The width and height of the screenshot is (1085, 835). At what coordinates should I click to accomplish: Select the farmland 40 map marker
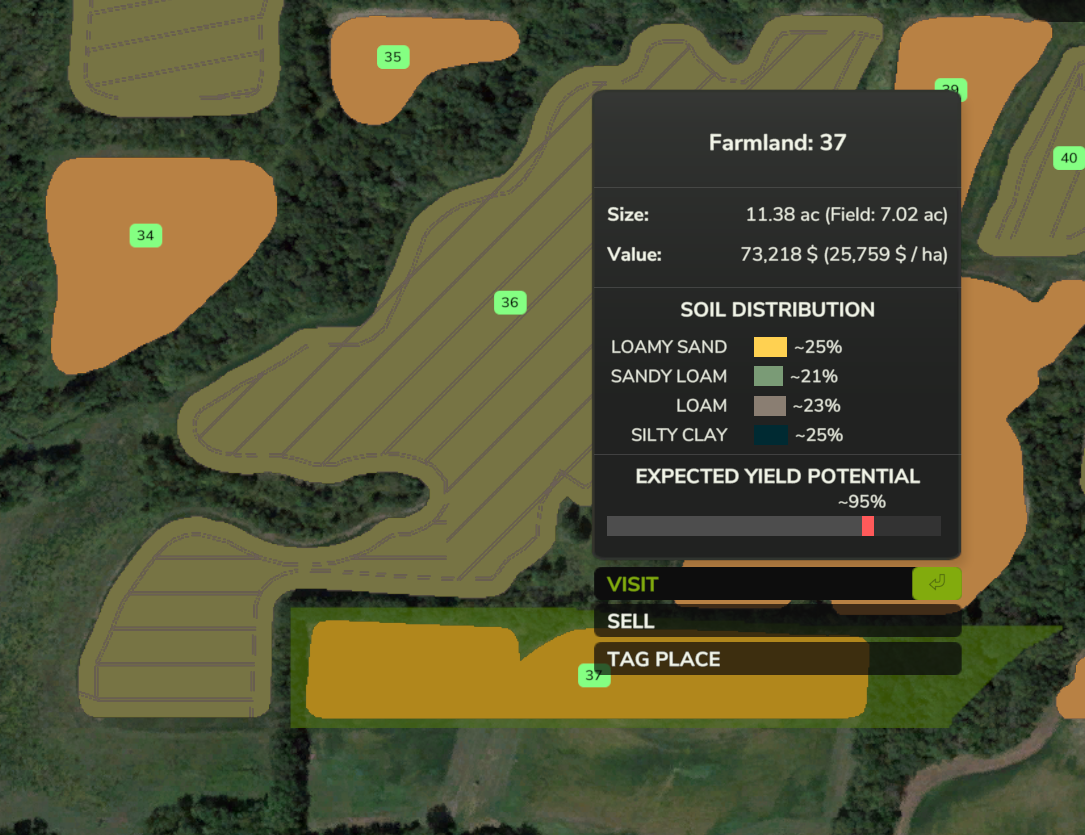pos(1068,158)
